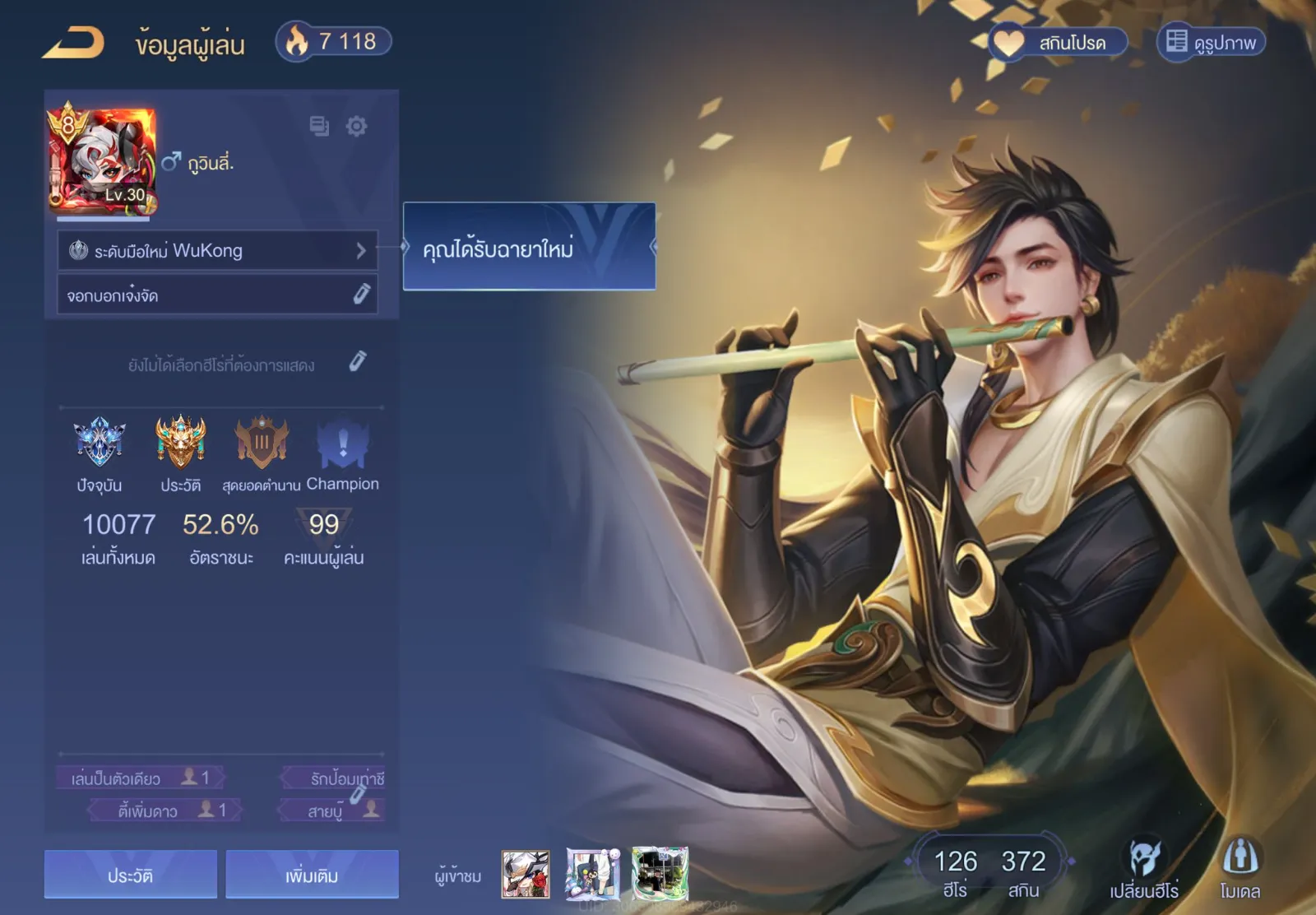The height and width of the screenshot is (915, 1316).
Task: View the first visitor avatar
Action: (x=526, y=874)
